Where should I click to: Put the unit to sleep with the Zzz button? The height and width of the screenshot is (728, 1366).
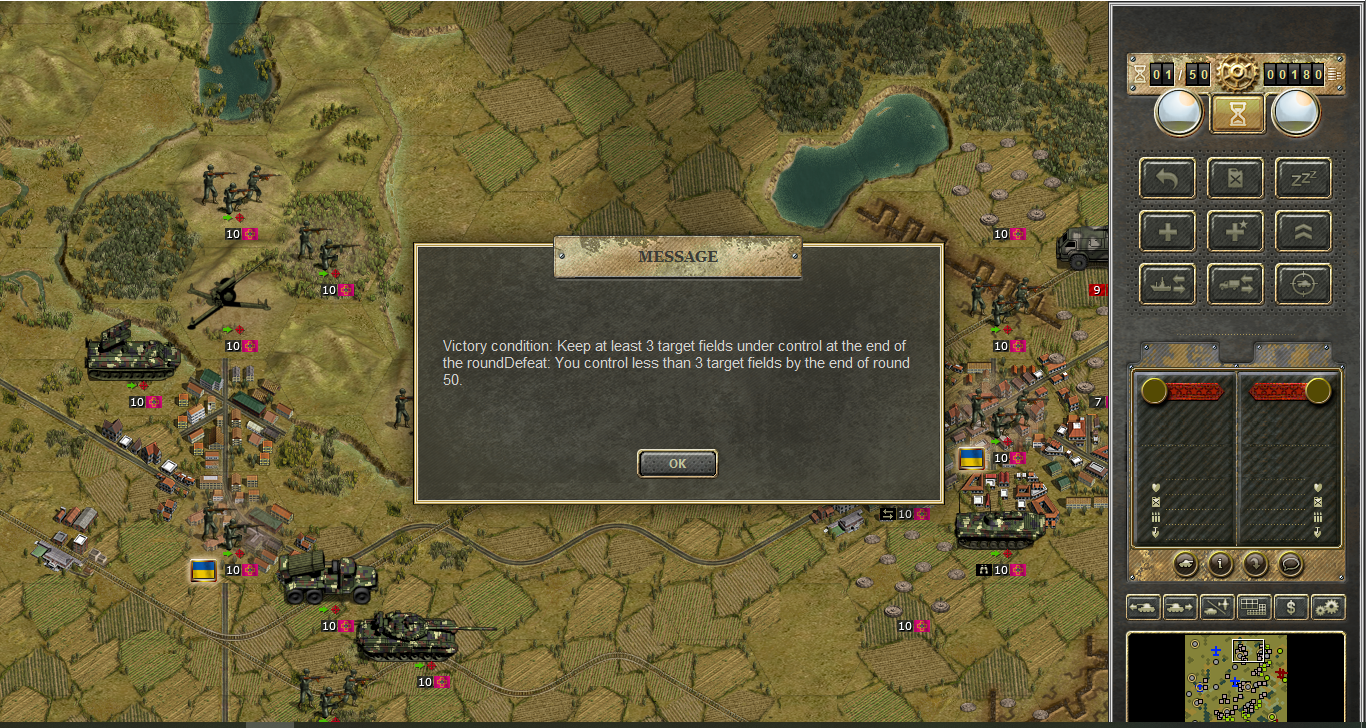1303,178
